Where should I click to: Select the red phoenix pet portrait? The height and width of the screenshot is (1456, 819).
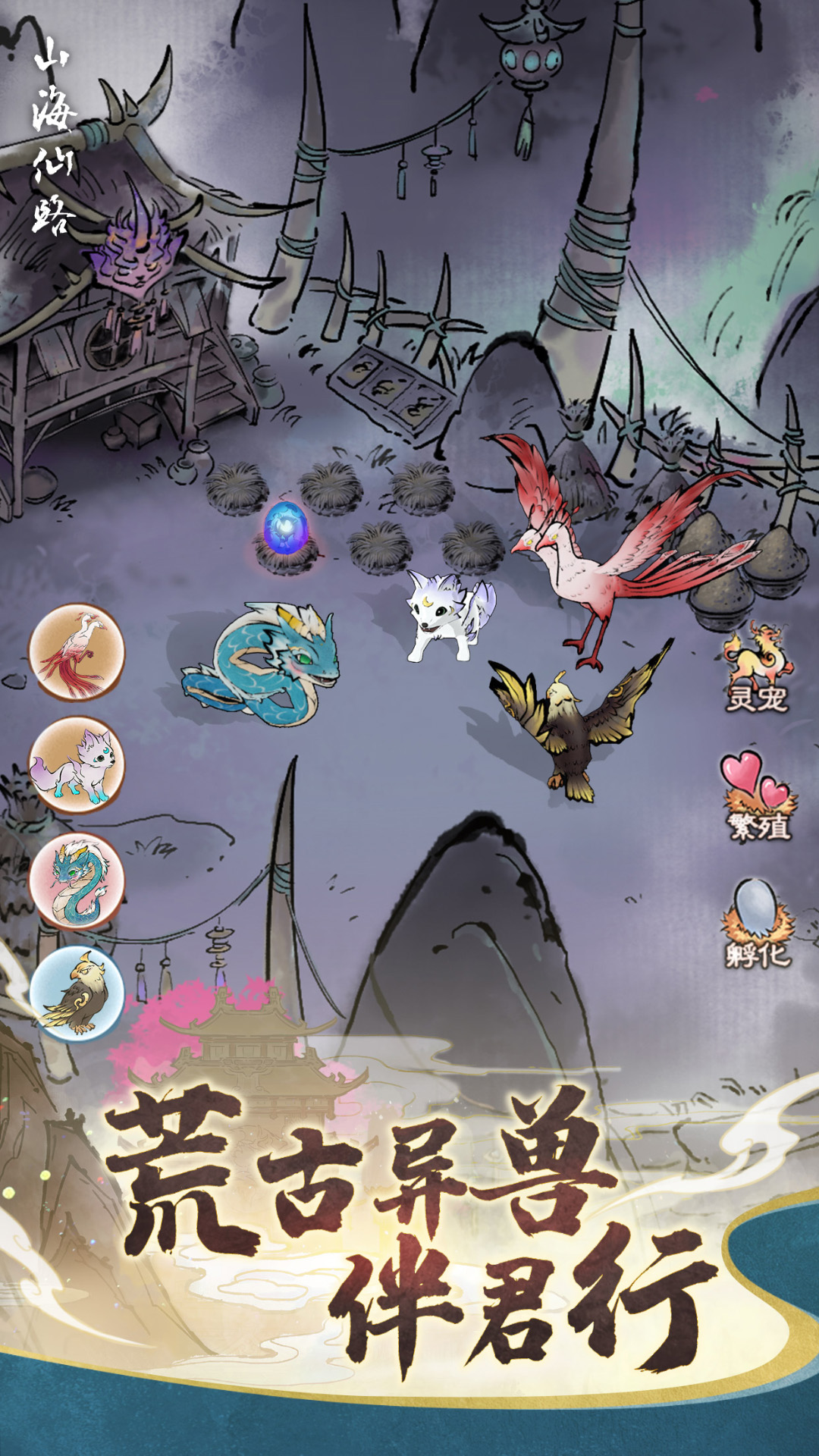[76, 651]
